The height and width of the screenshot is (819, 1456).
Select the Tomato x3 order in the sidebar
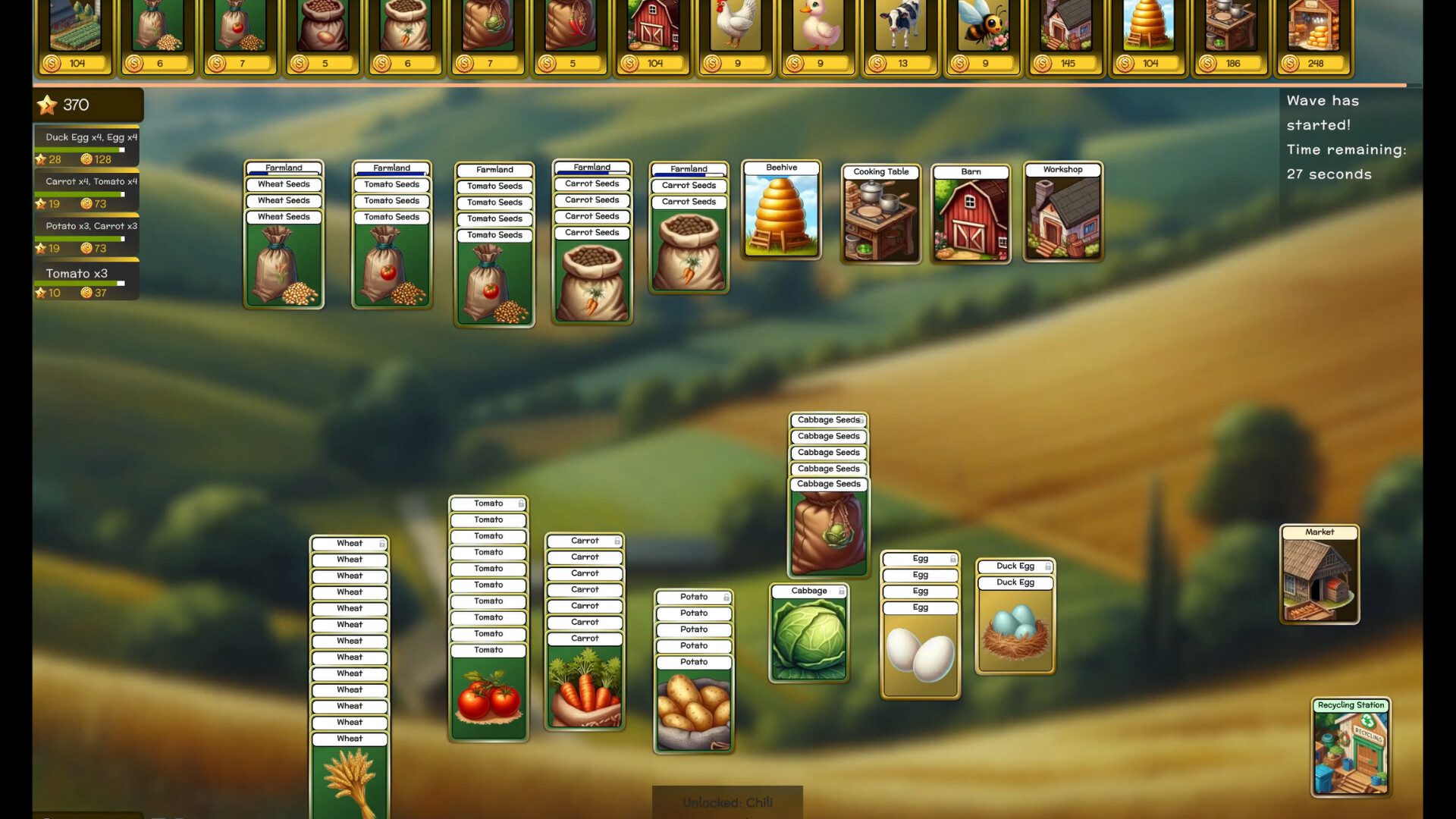click(x=74, y=274)
